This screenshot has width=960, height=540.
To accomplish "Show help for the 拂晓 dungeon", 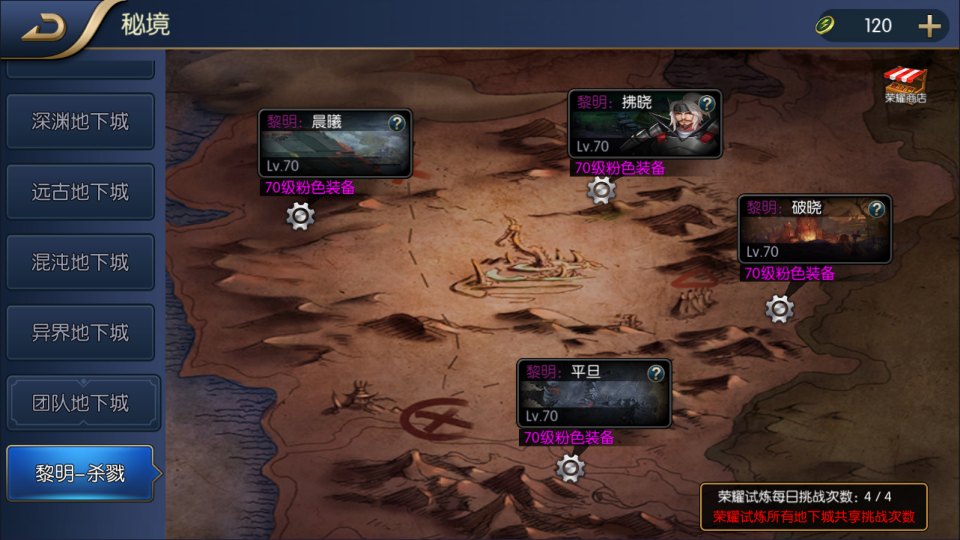I will pyautogui.click(x=707, y=104).
